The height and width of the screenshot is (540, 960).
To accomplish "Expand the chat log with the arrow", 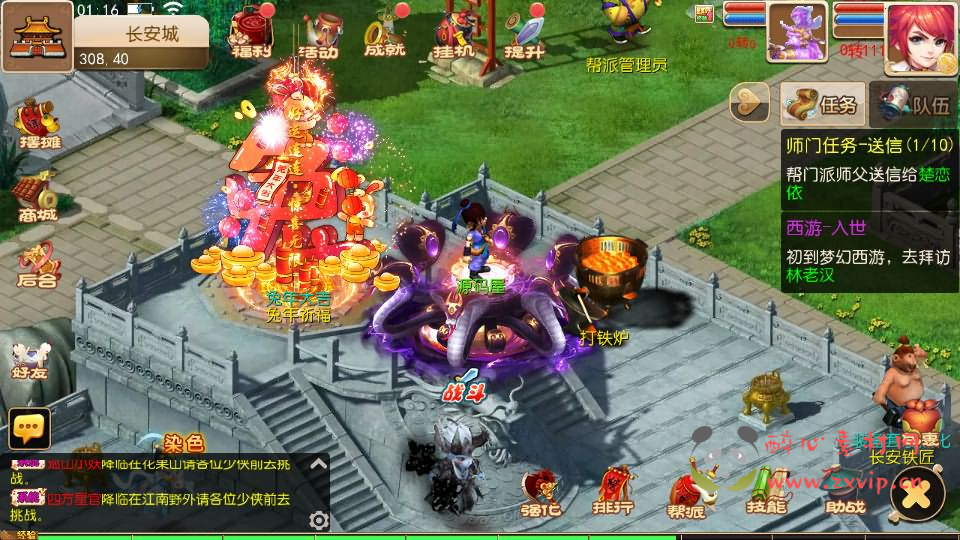I will coord(319,464).
